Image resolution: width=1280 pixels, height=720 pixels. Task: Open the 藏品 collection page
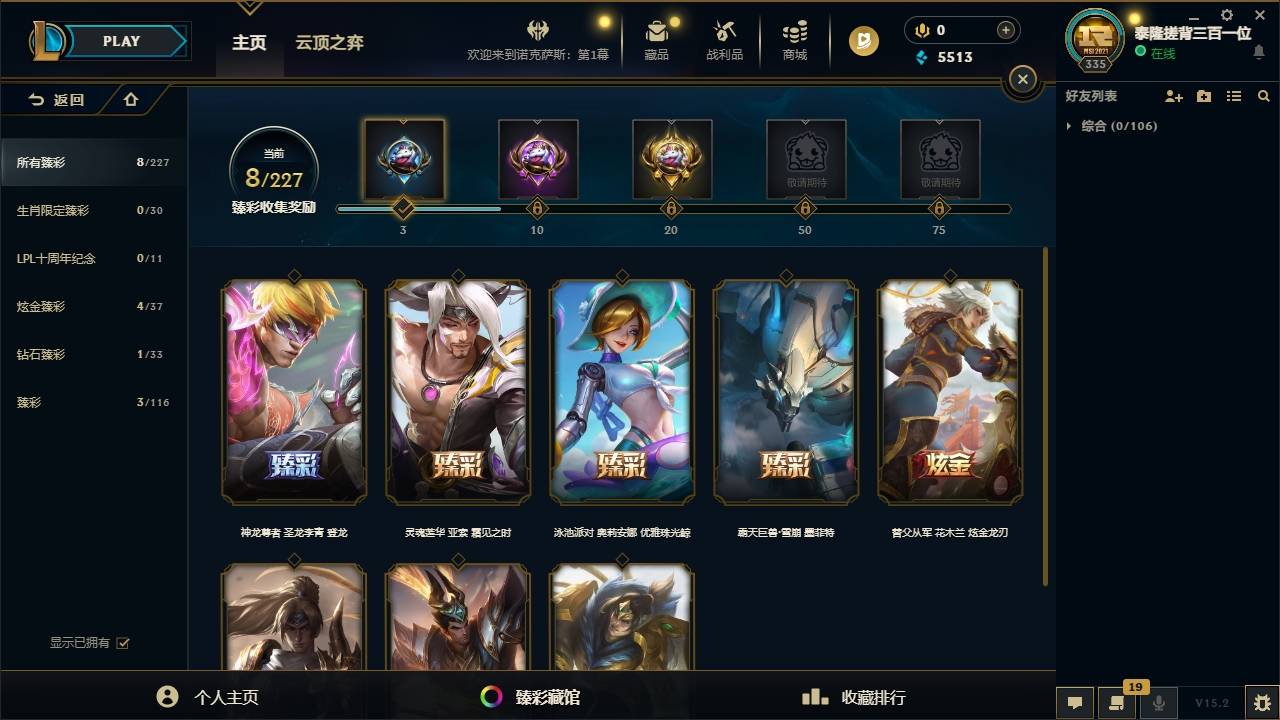point(656,40)
